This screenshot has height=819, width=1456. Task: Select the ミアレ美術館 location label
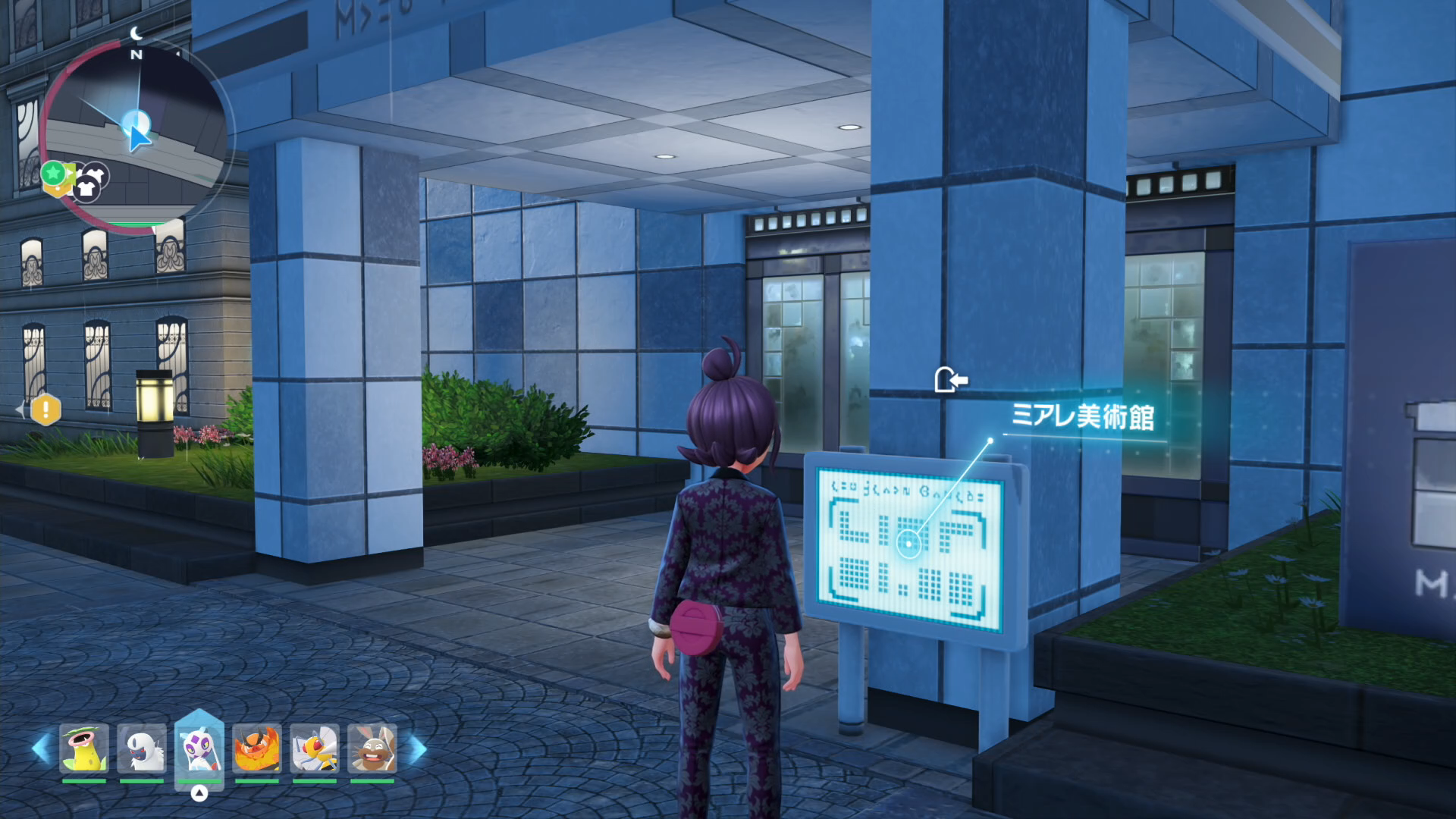pos(1082,416)
